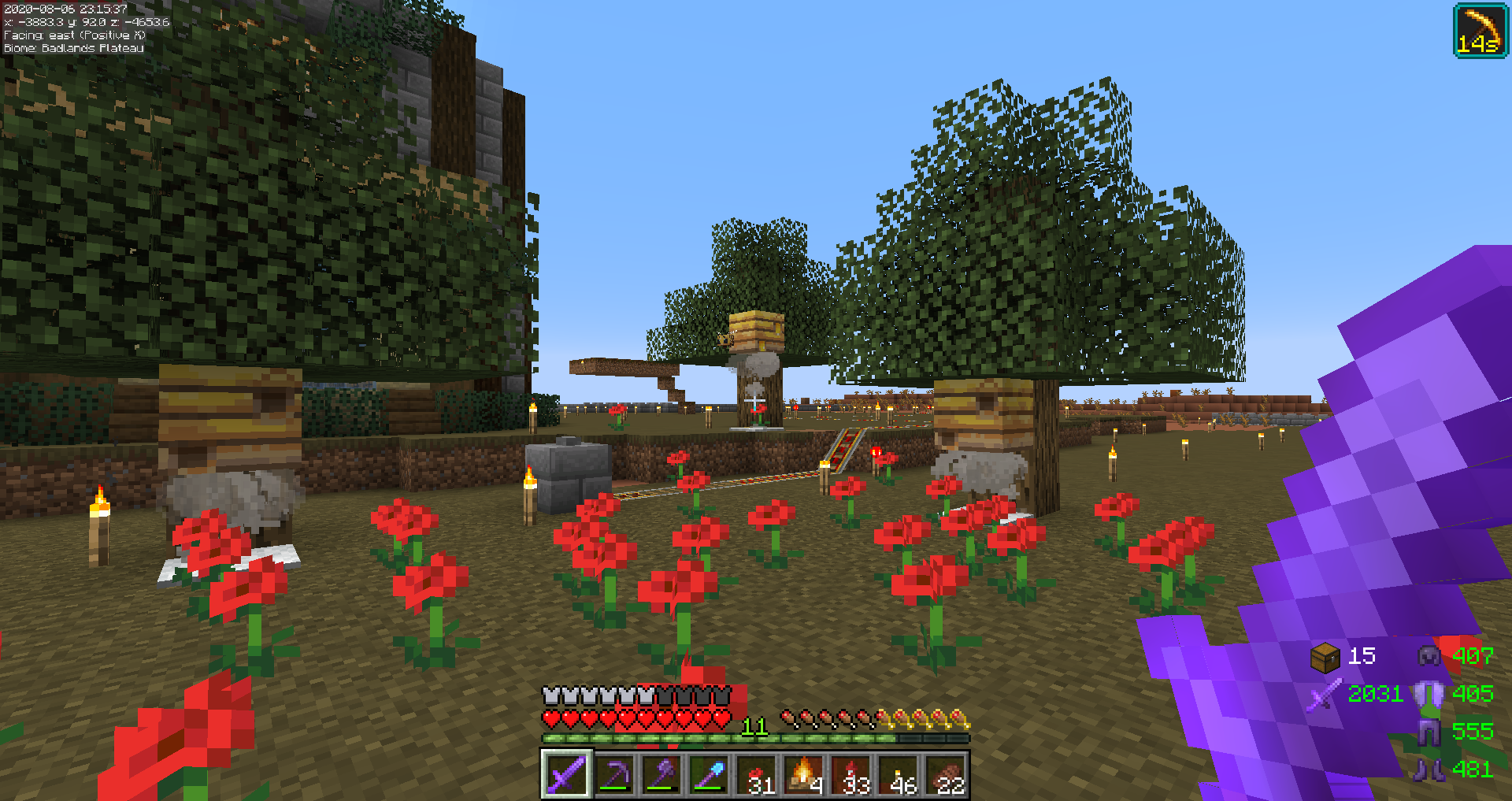Click the elytra chestplate durability icon
The width and height of the screenshot is (1512, 801).
click(x=1429, y=694)
